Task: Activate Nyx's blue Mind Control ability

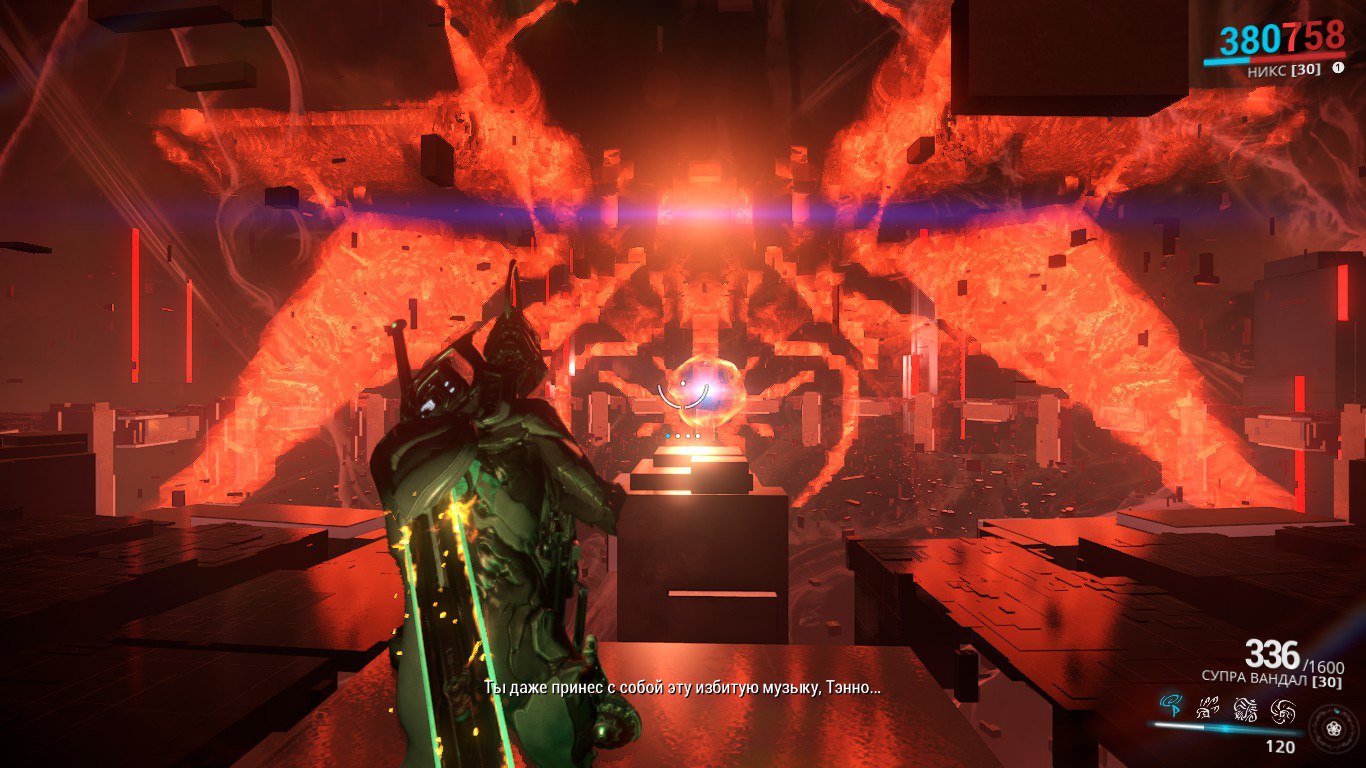Action: [1170, 708]
